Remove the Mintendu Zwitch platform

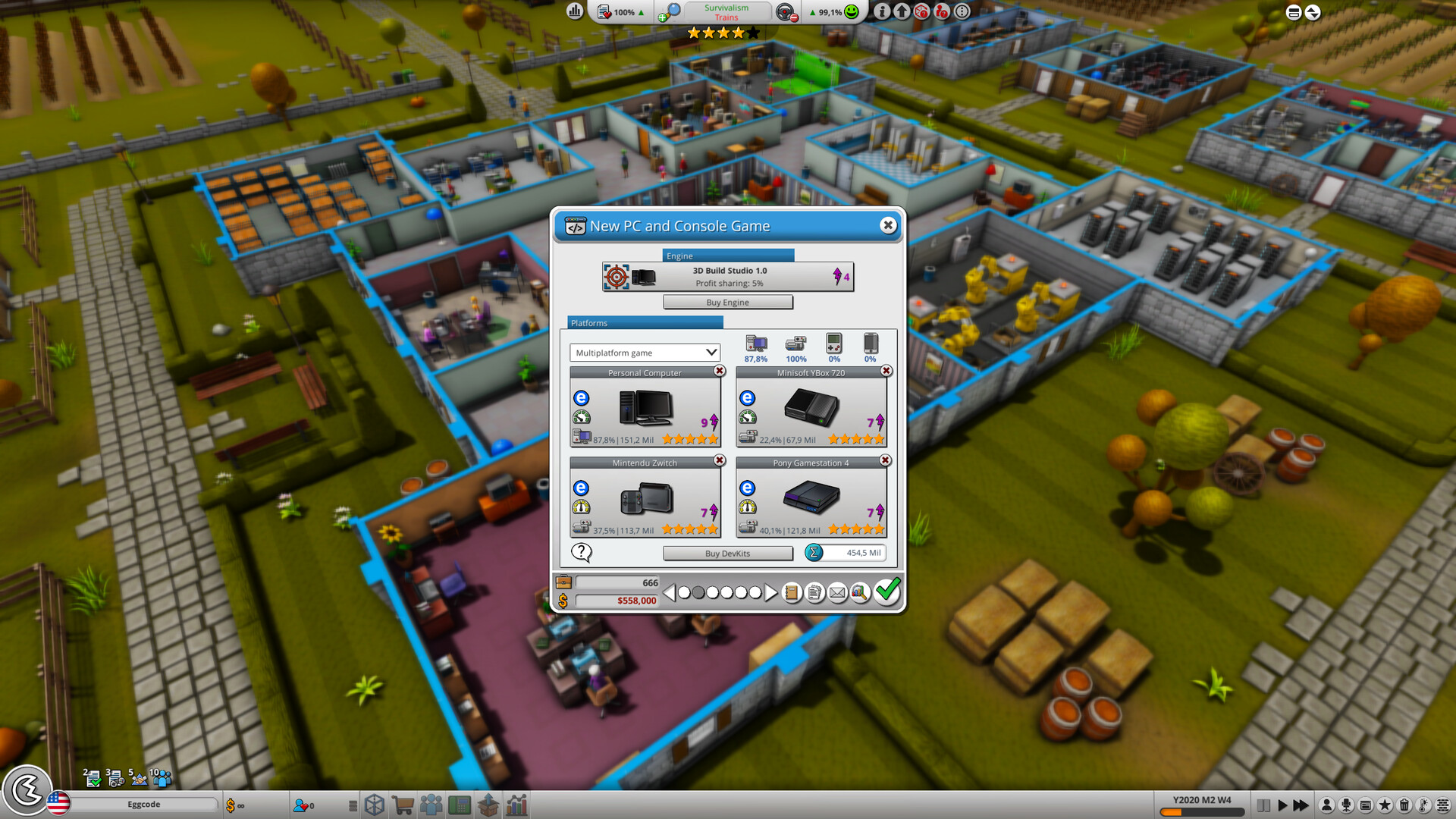coord(719,460)
